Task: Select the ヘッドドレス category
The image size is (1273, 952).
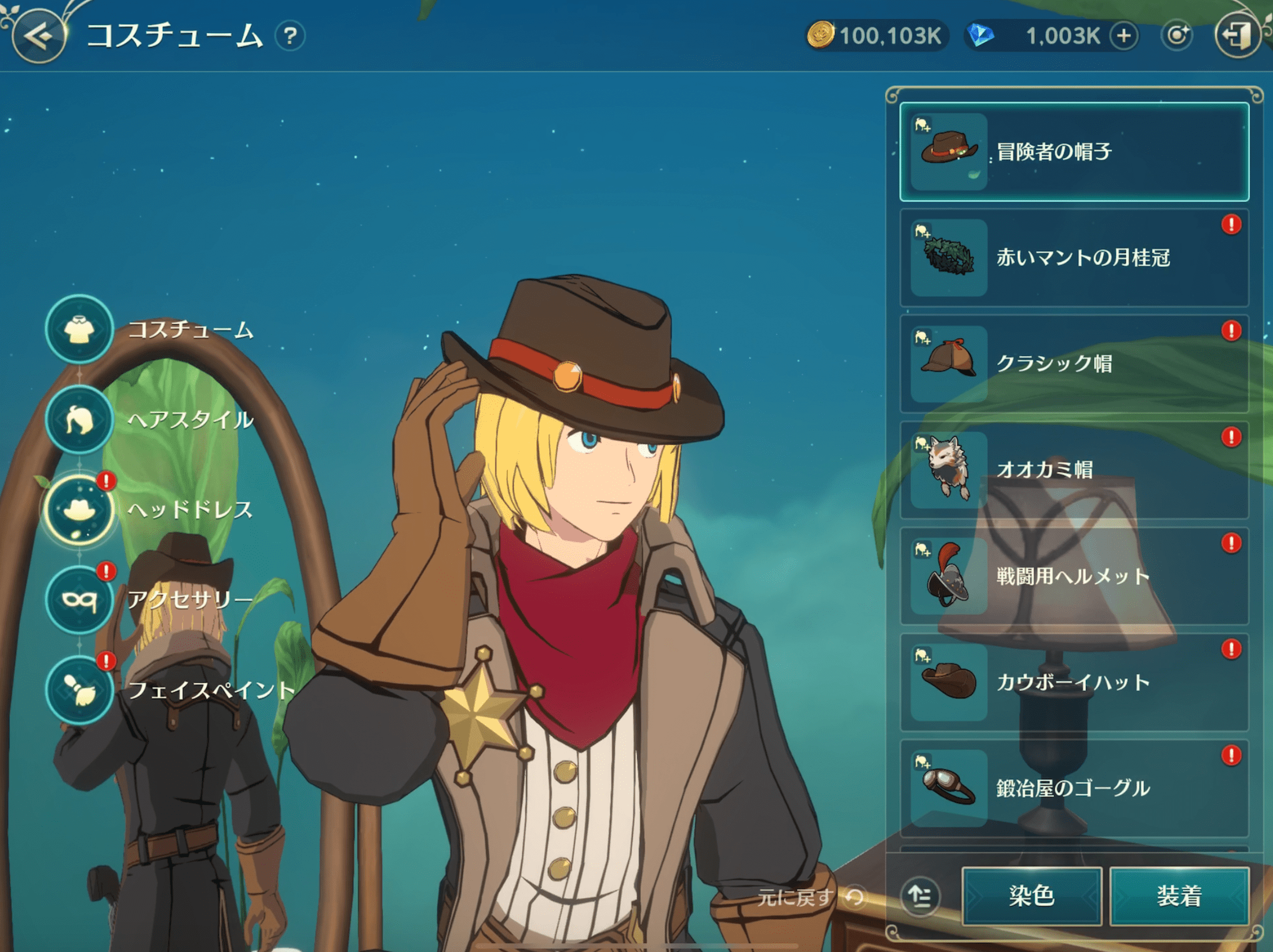Action: point(79,510)
